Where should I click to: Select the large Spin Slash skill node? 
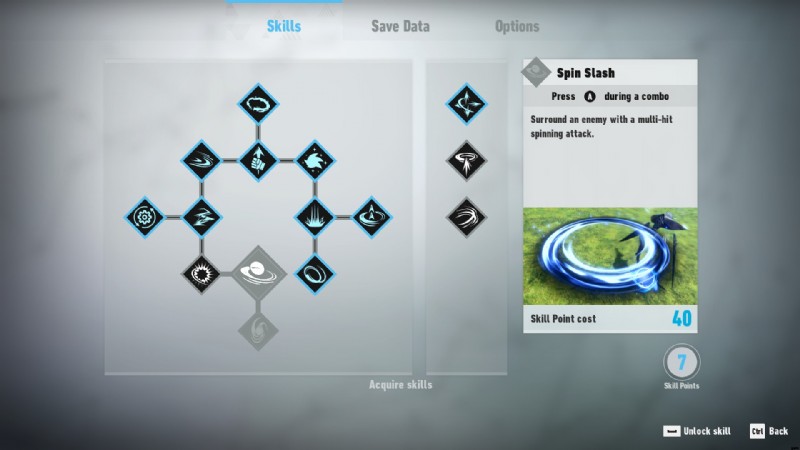(x=258, y=271)
